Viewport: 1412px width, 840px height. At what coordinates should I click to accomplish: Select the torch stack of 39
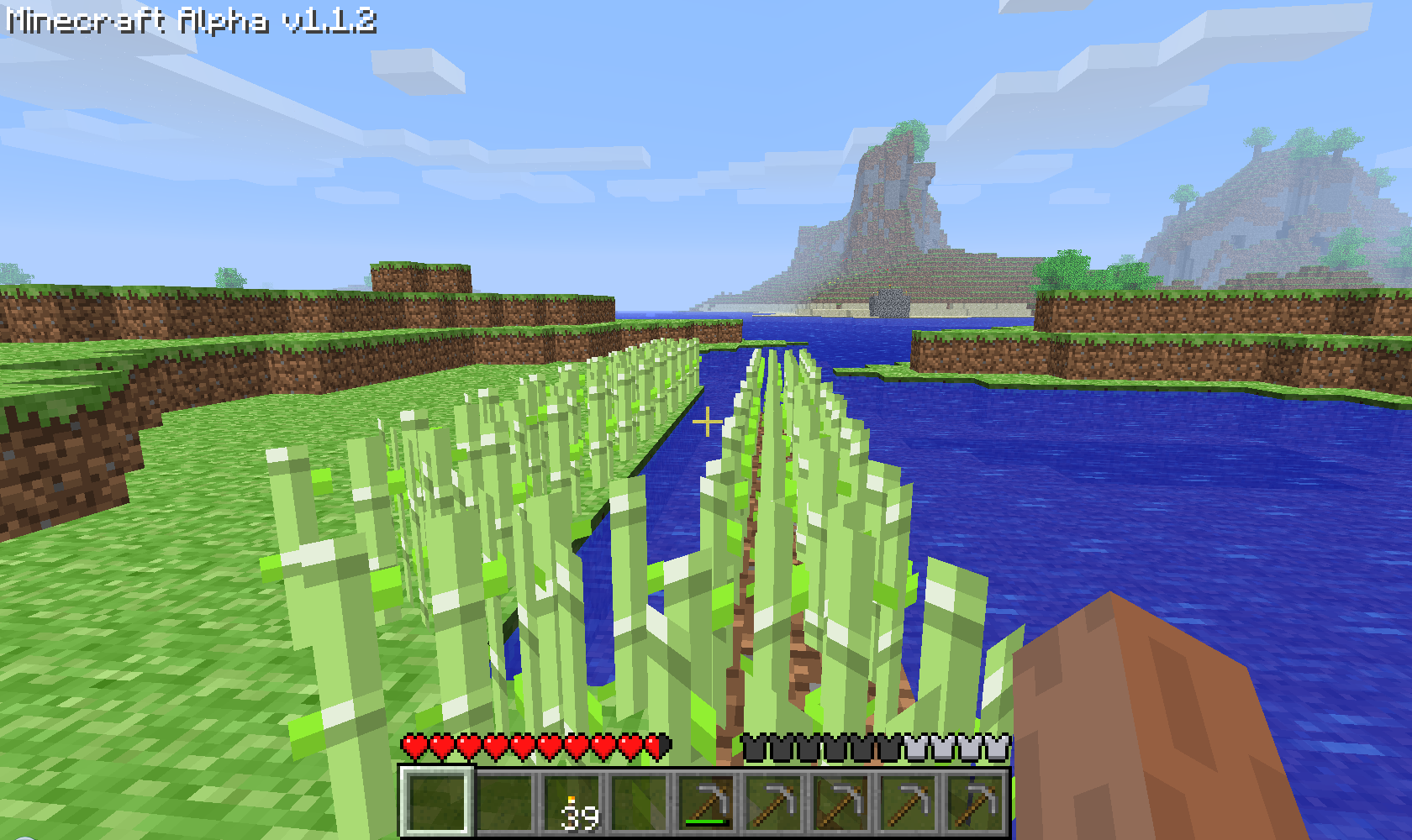[572, 803]
